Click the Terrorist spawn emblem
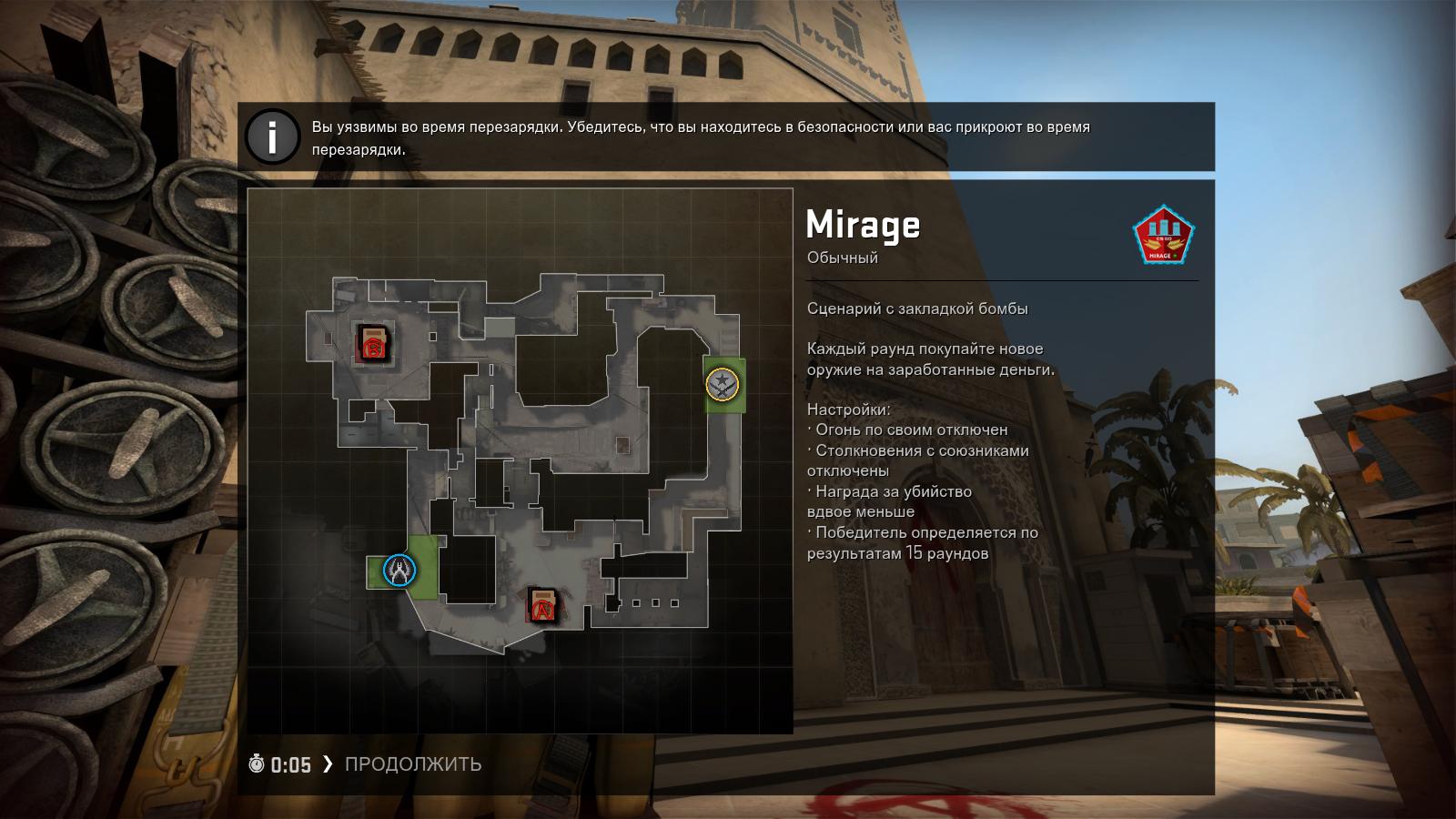The height and width of the screenshot is (819, 1456). (x=723, y=383)
